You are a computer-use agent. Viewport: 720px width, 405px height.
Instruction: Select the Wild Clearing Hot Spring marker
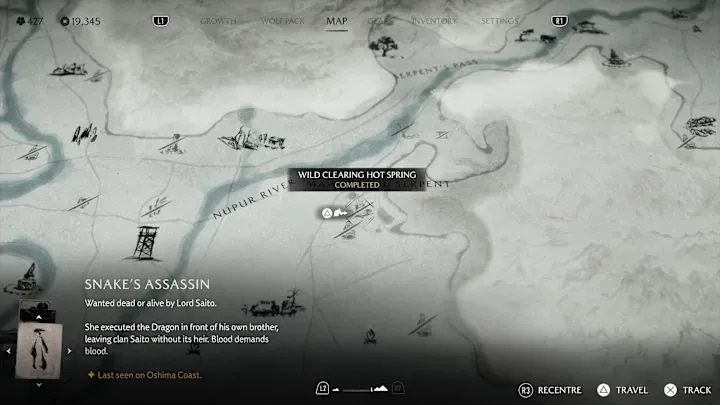point(327,212)
